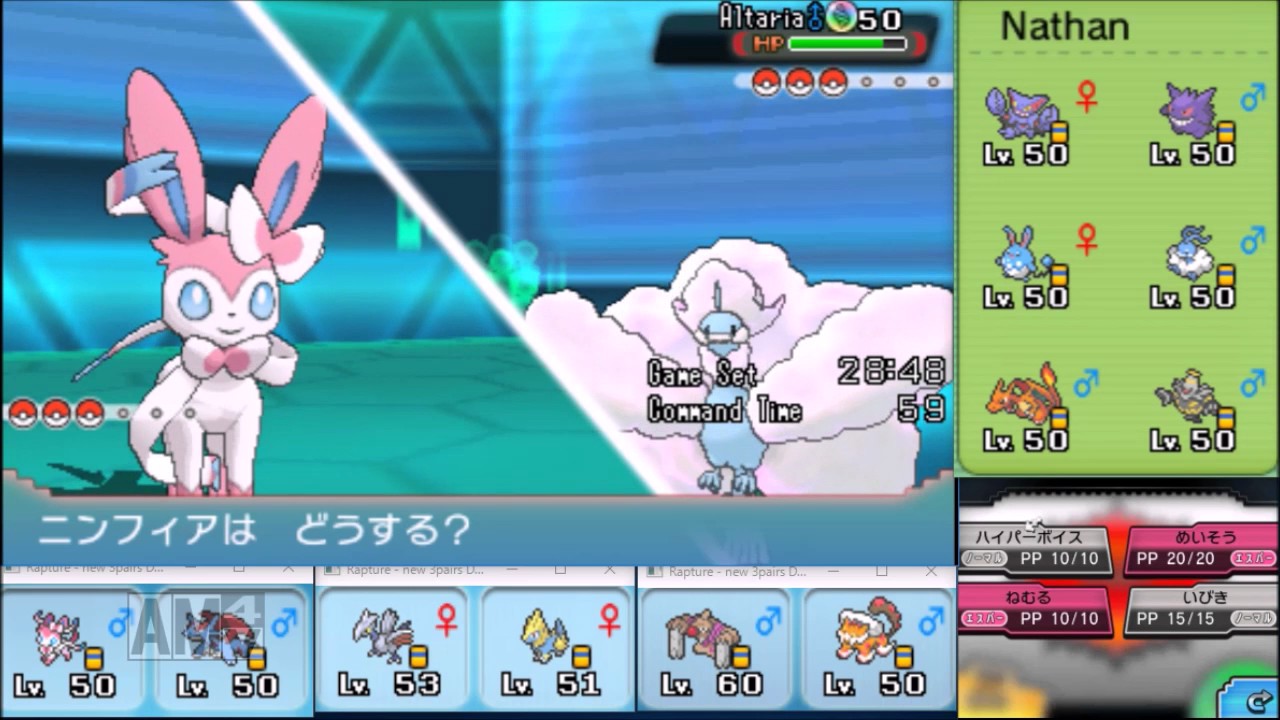
Task: Choose the めいそう (Calm Mind) move
Action: click(x=1200, y=545)
